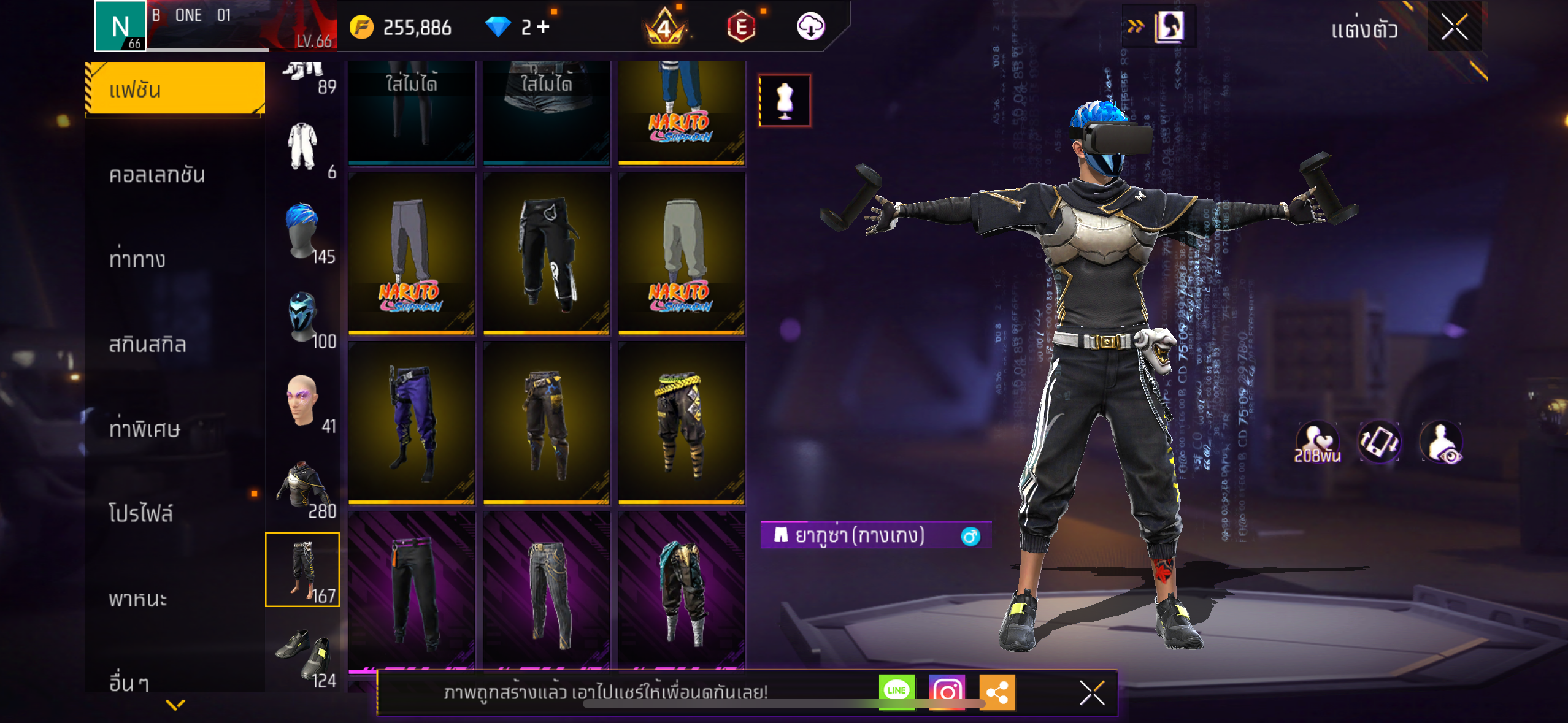Click the white mannequin preview button
Image resolution: width=1568 pixels, height=723 pixels.
785,101
